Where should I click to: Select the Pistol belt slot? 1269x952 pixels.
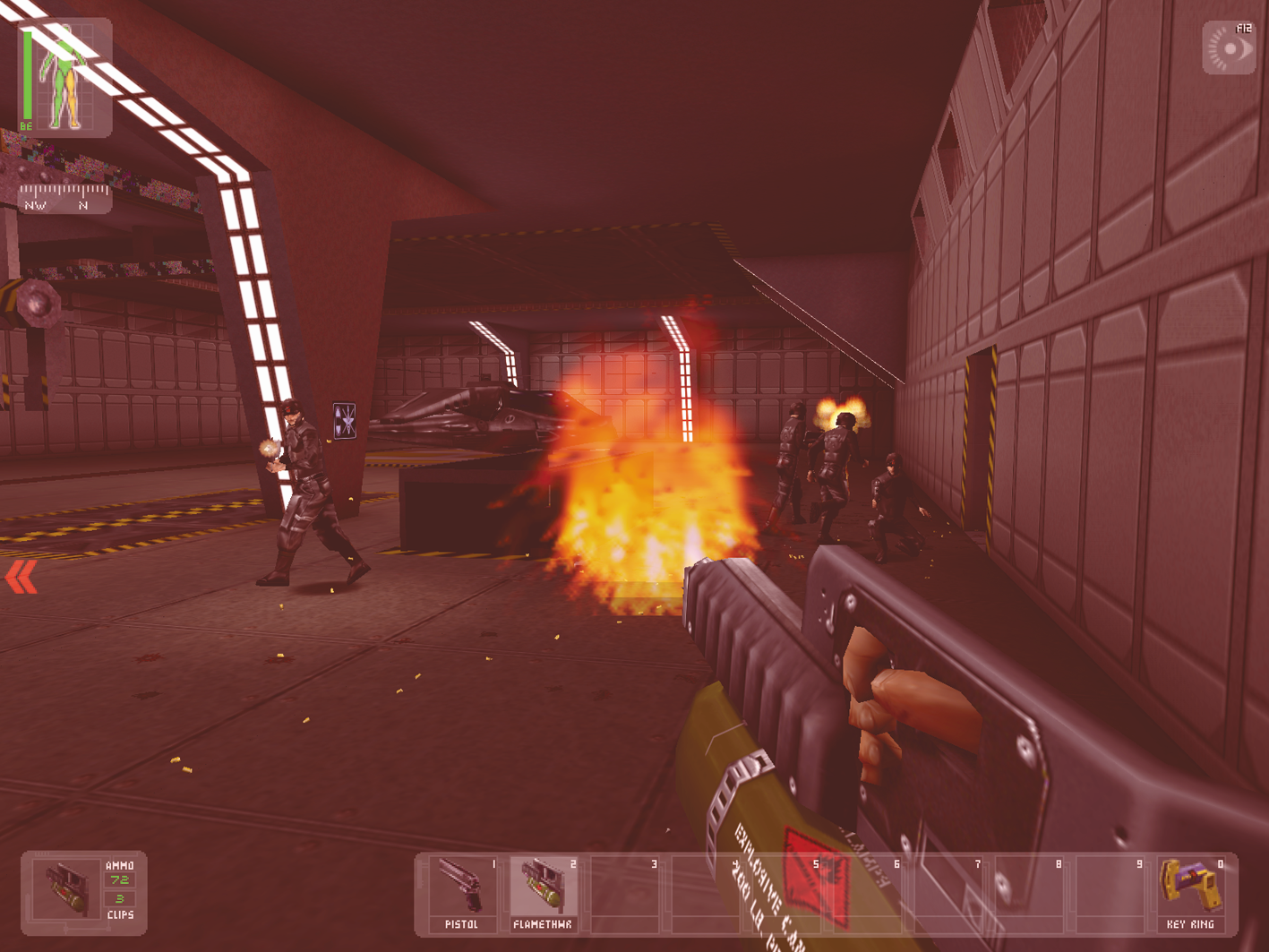click(462, 892)
